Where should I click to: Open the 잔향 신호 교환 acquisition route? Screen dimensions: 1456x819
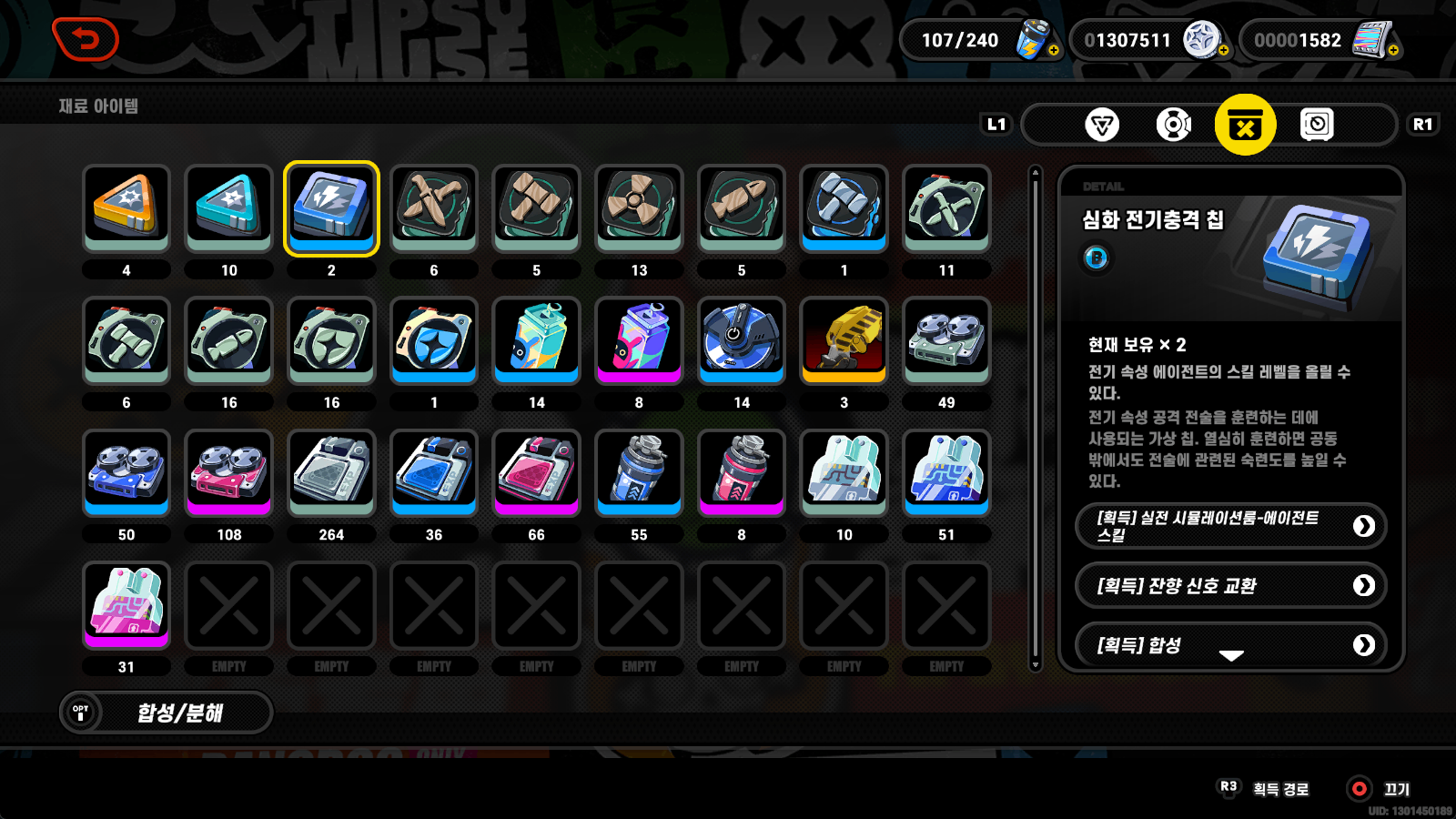pos(1230,585)
